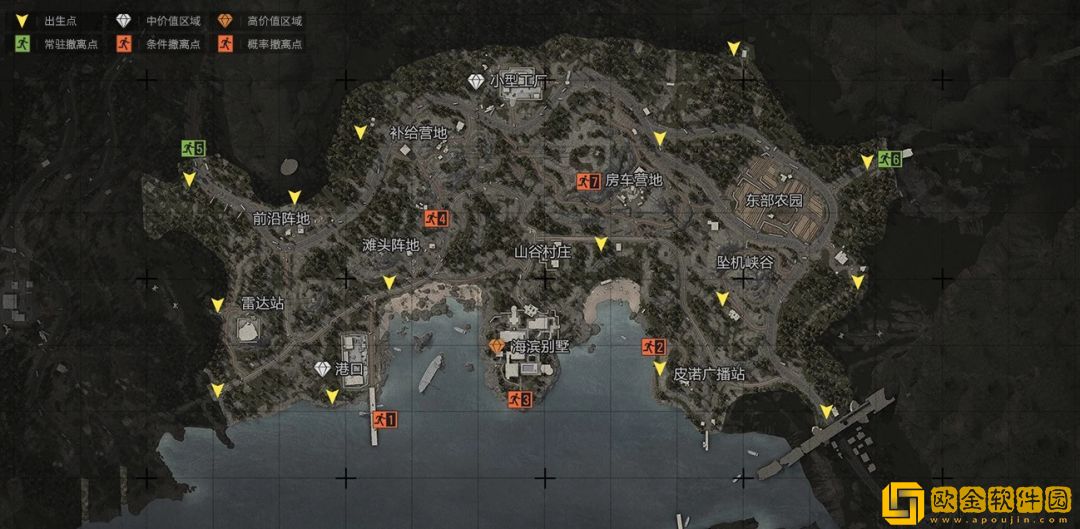This screenshot has height=529, width=1080.
Task: Click extraction point 3 at 海滨别墅
Action: pos(519,399)
